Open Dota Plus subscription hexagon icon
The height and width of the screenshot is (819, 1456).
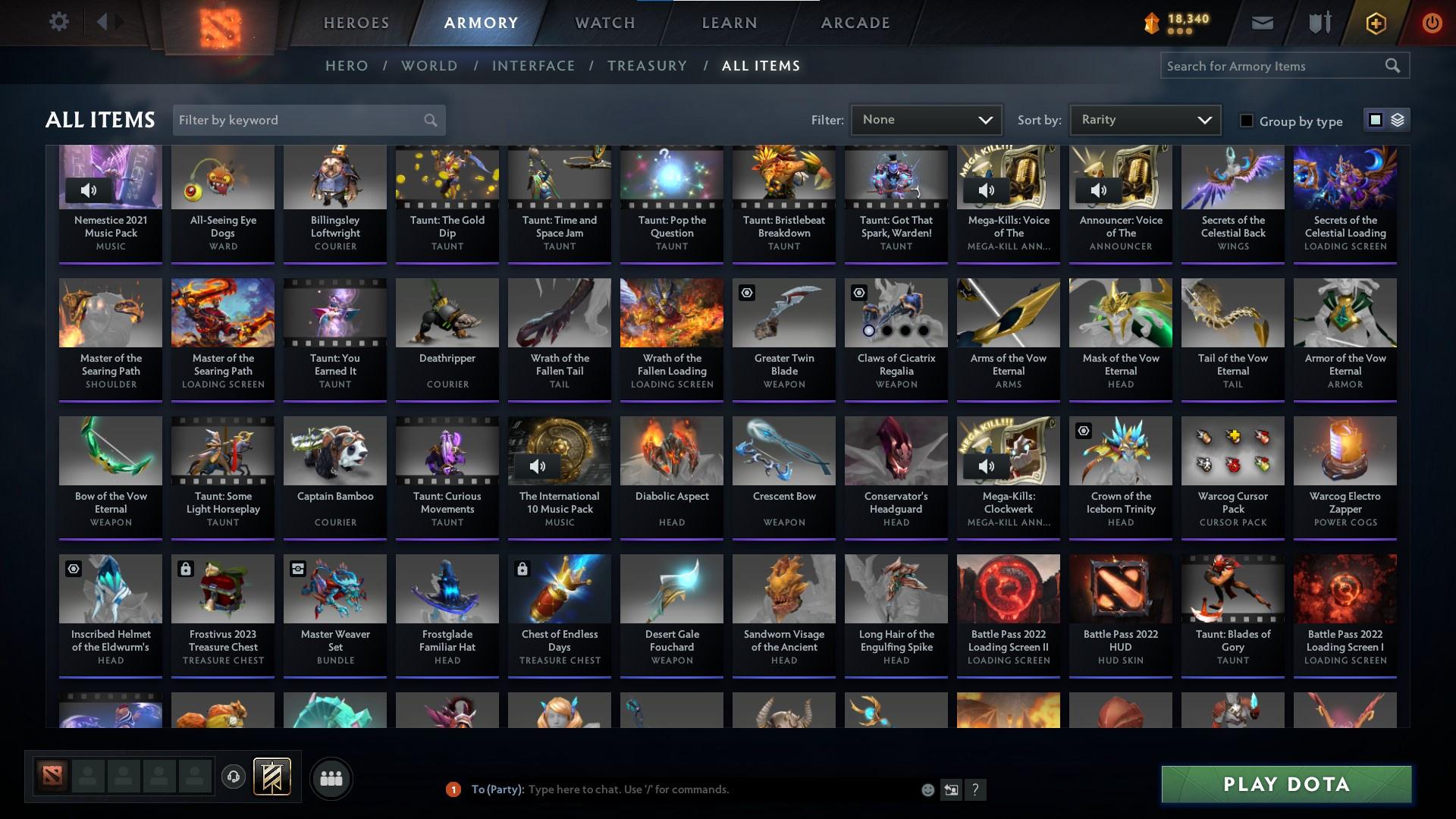[x=1374, y=22]
